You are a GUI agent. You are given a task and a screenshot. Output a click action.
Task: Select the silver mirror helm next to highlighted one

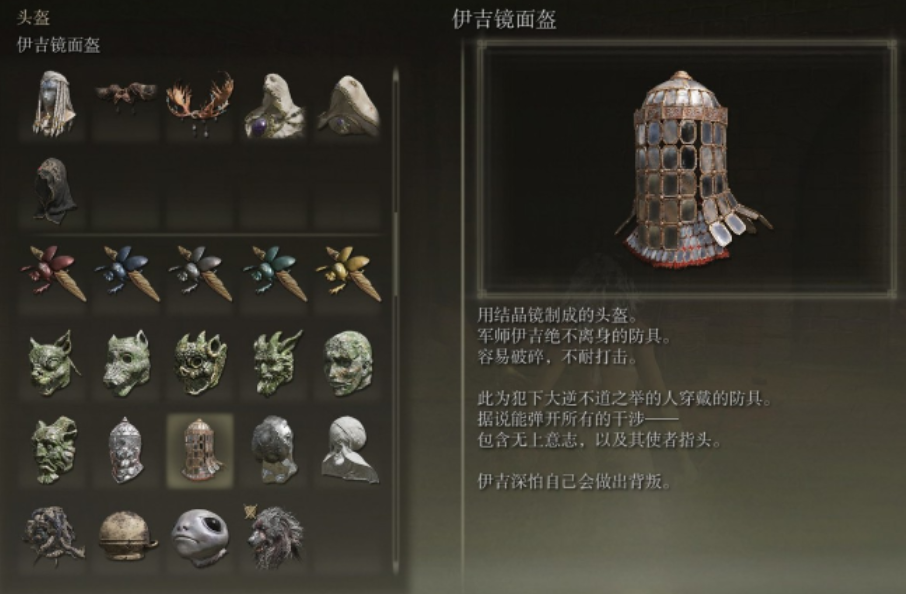click(x=126, y=450)
